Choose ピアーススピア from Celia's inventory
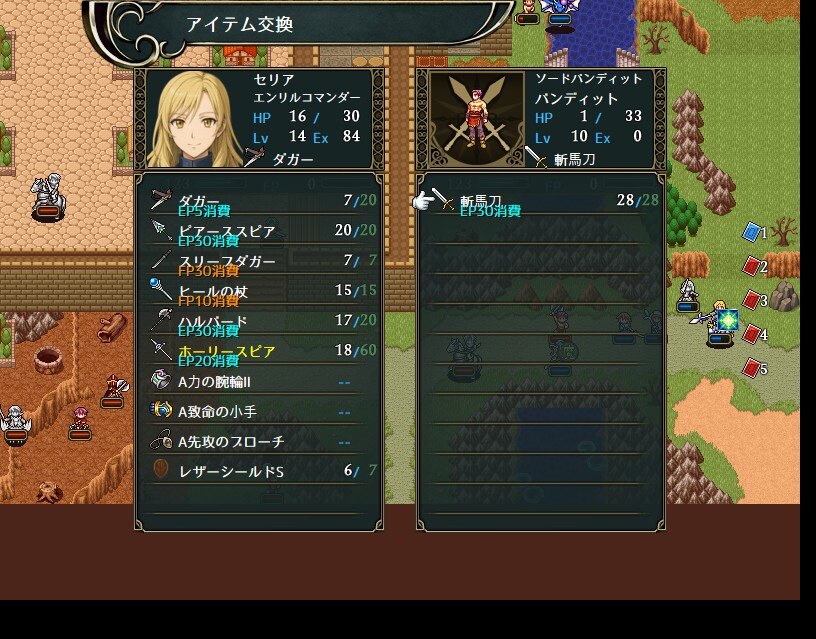Screen dimensions: 816x639 [x=258, y=231]
